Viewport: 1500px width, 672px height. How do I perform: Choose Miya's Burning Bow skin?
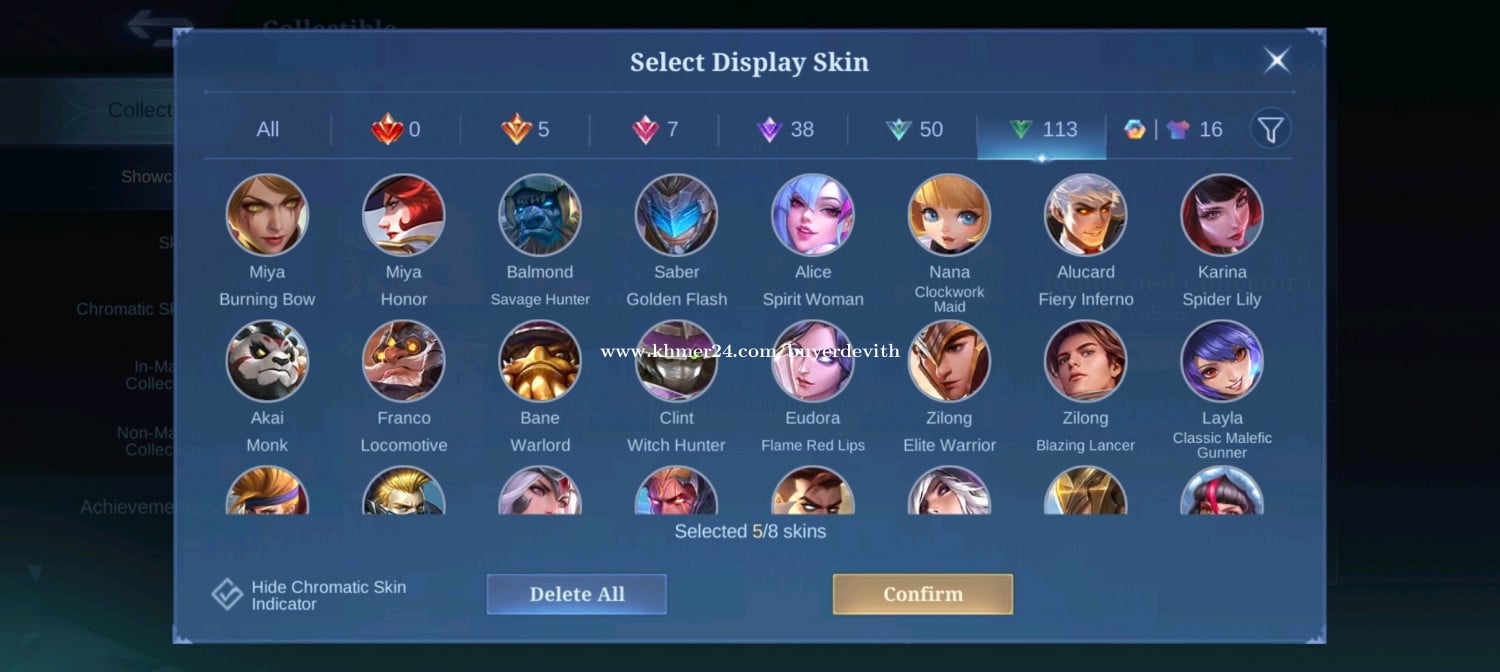267,215
